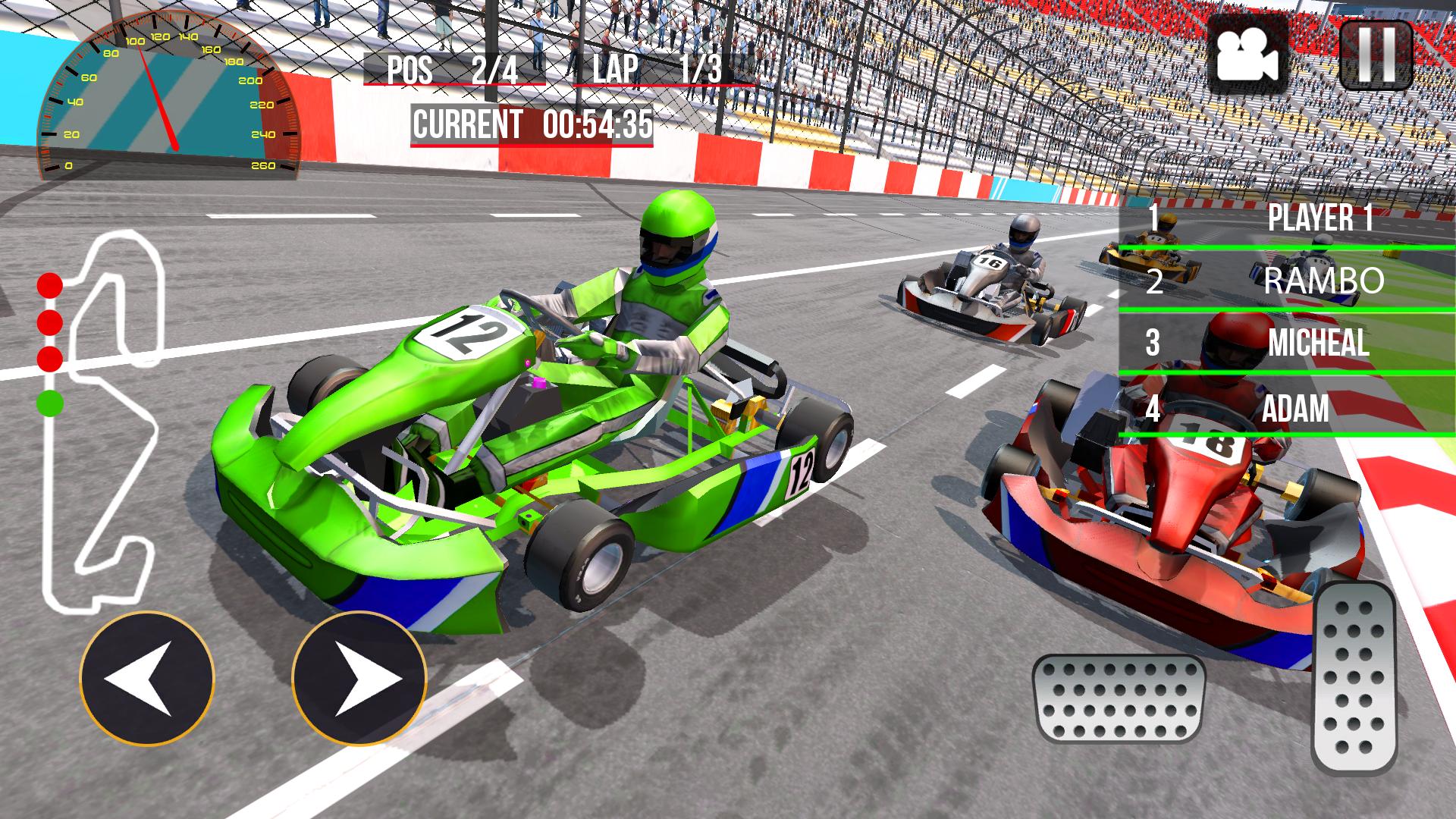This screenshot has width=1456, height=819.
Task: Select PLAYER 1 in the leaderboard
Action: 1319,220
